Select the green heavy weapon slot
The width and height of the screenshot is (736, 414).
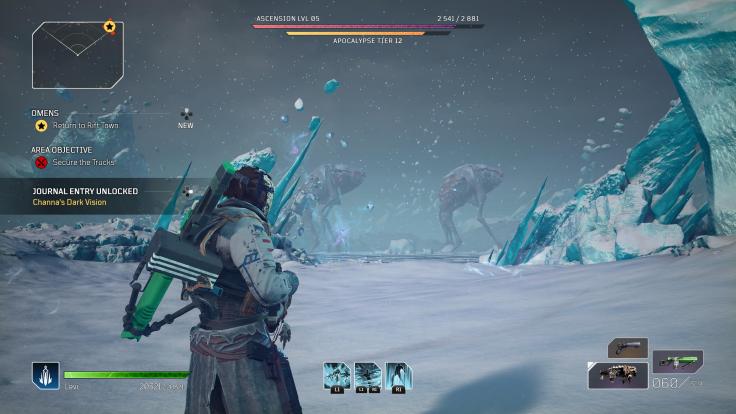point(677,360)
